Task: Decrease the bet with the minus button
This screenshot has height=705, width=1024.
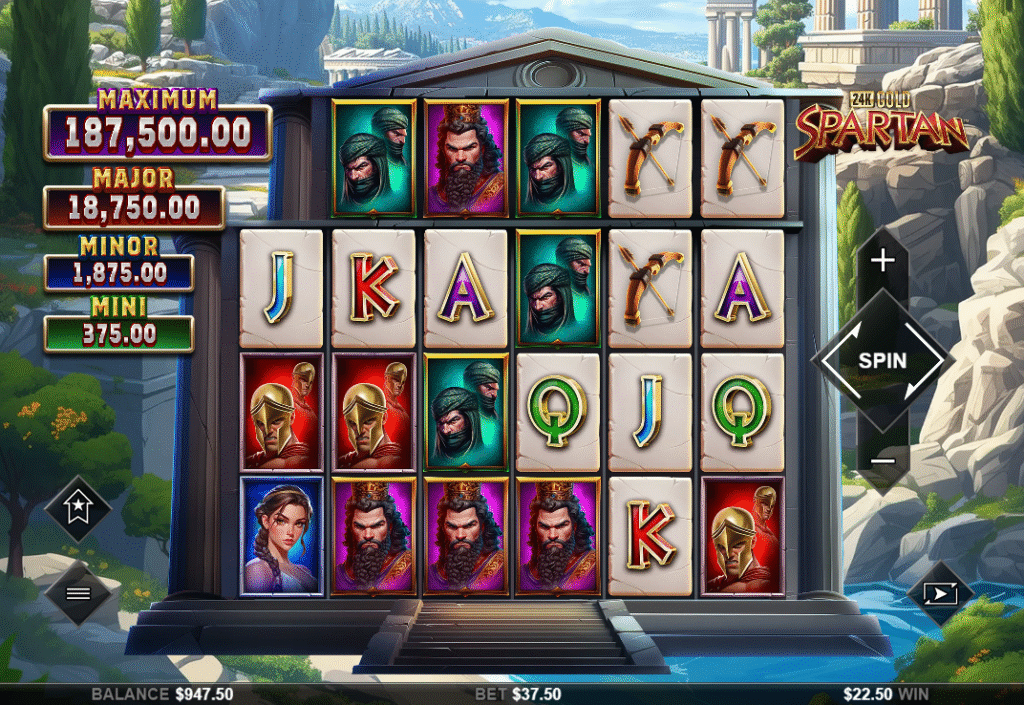Action: (x=882, y=460)
